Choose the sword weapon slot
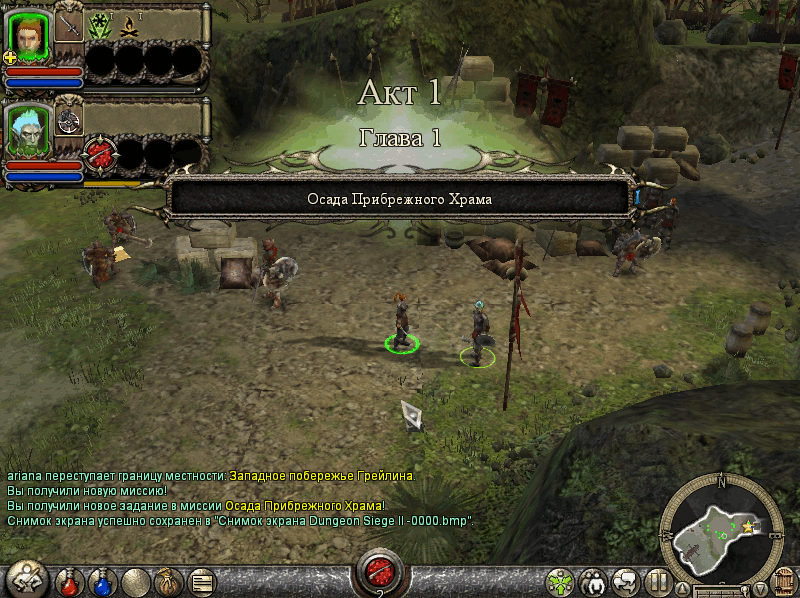The height and width of the screenshot is (598, 800). 69,26
